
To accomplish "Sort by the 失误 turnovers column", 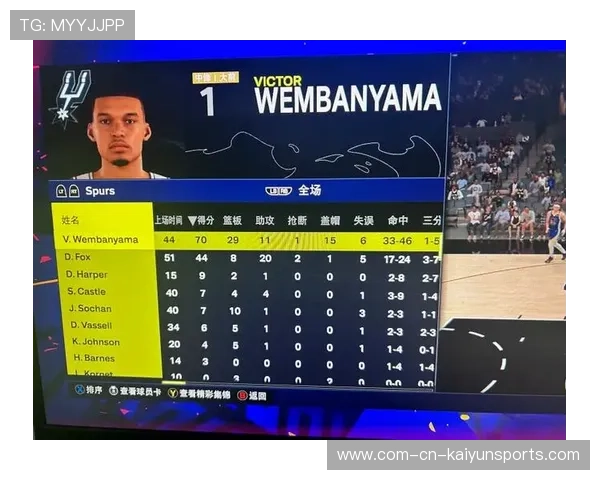I will (363, 220).
